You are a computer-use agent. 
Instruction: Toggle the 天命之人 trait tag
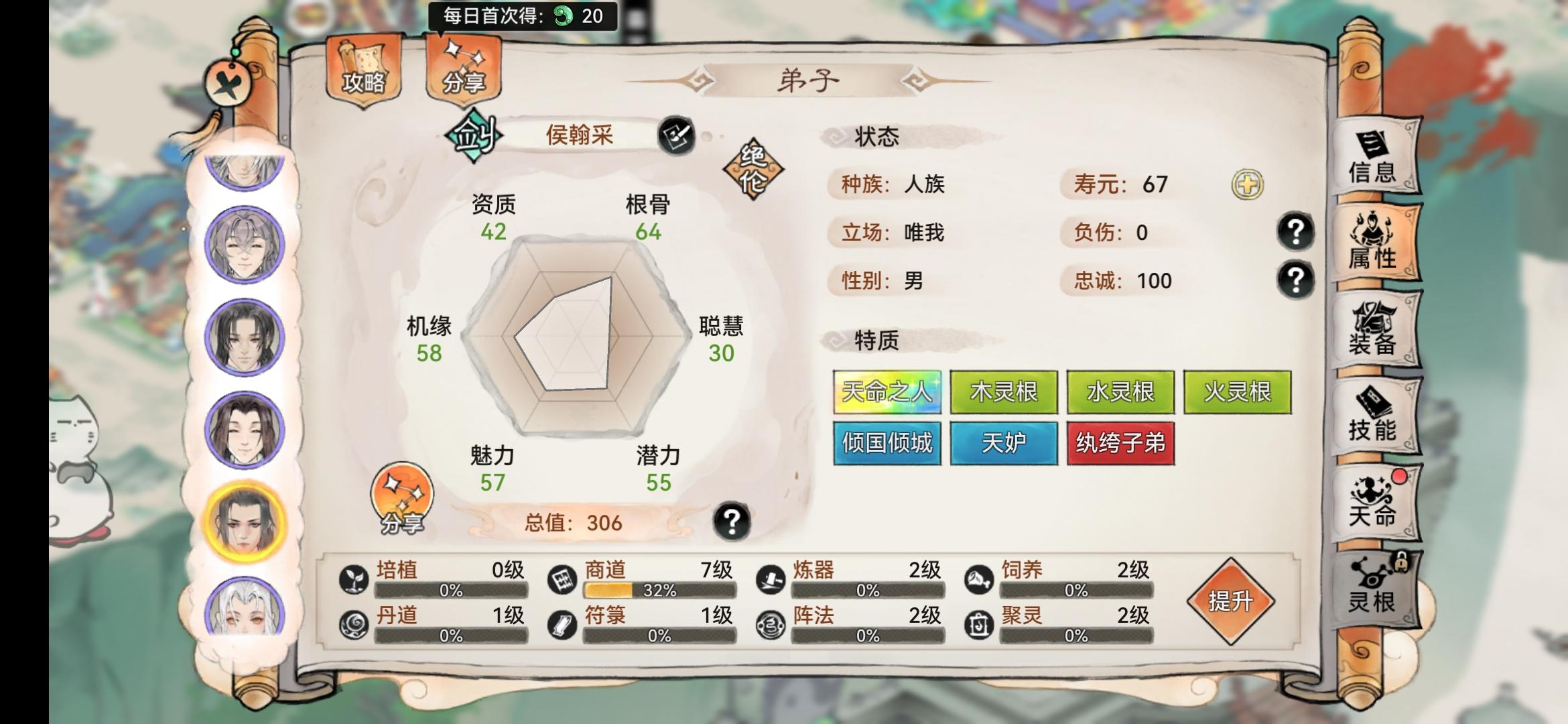[887, 392]
